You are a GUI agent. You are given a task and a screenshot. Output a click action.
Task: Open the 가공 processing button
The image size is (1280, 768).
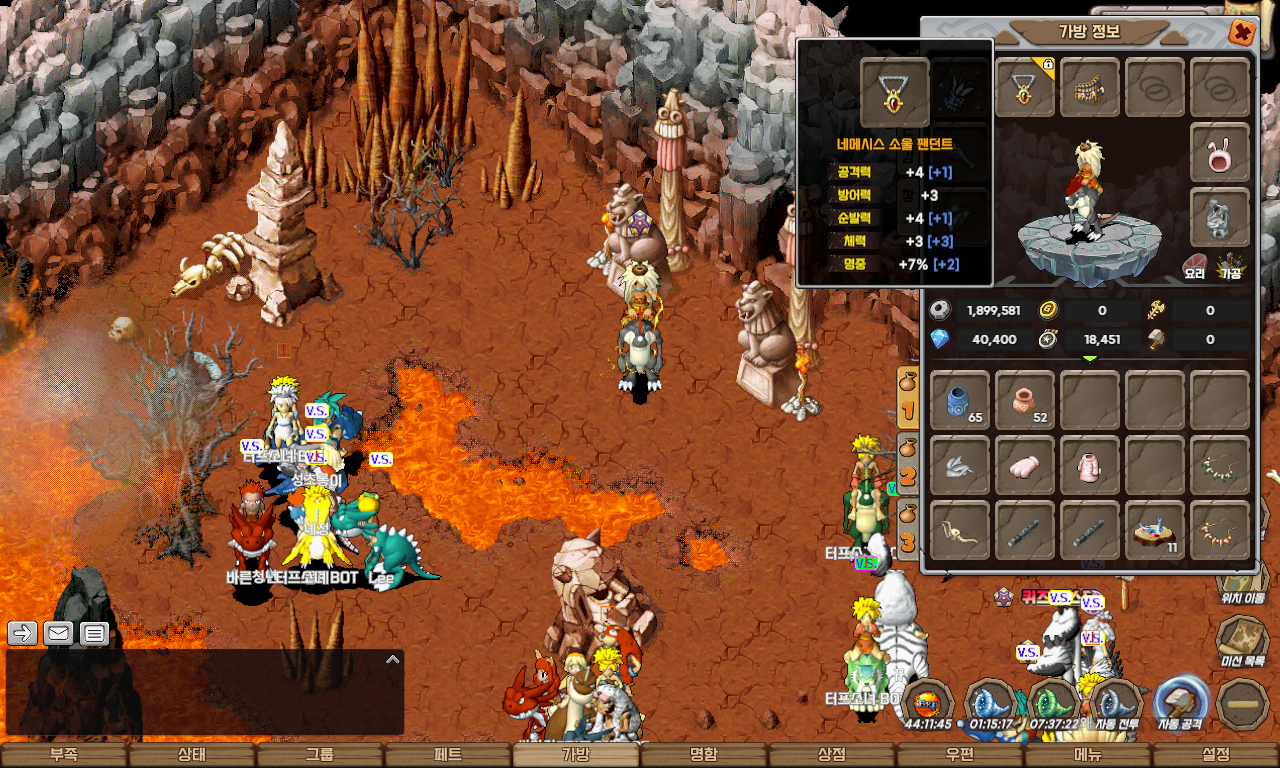click(x=1230, y=266)
